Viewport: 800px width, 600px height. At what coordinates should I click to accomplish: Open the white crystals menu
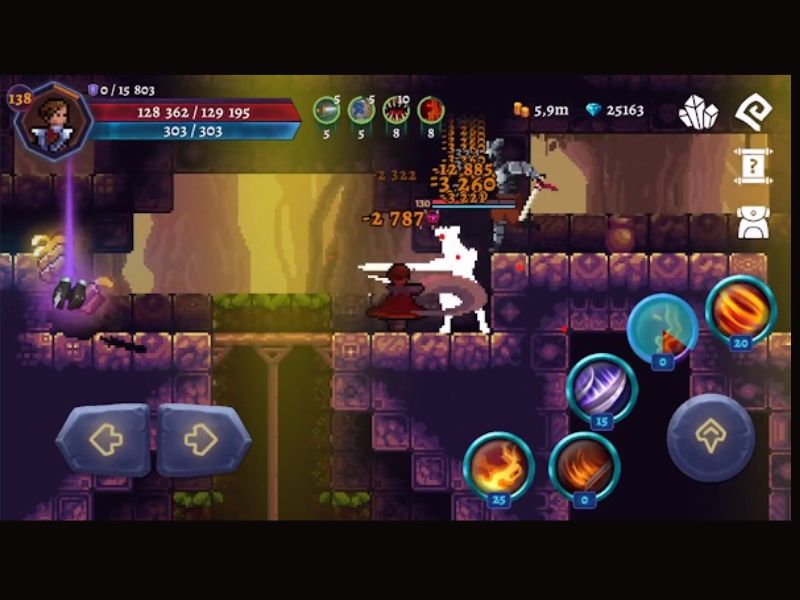point(698,112)
